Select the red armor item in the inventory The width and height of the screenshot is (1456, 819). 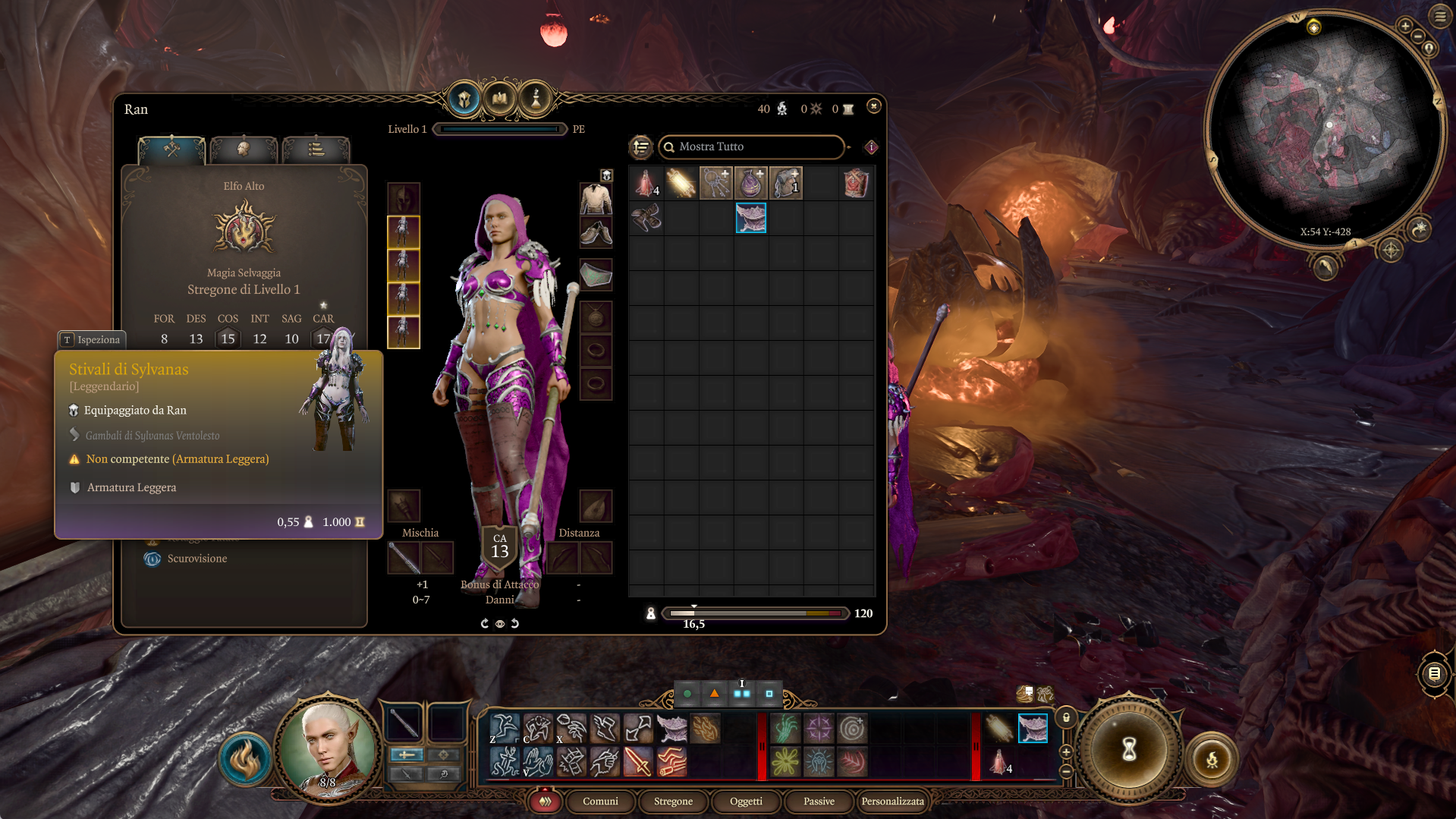pyautogui.click(x=856, y=184)
